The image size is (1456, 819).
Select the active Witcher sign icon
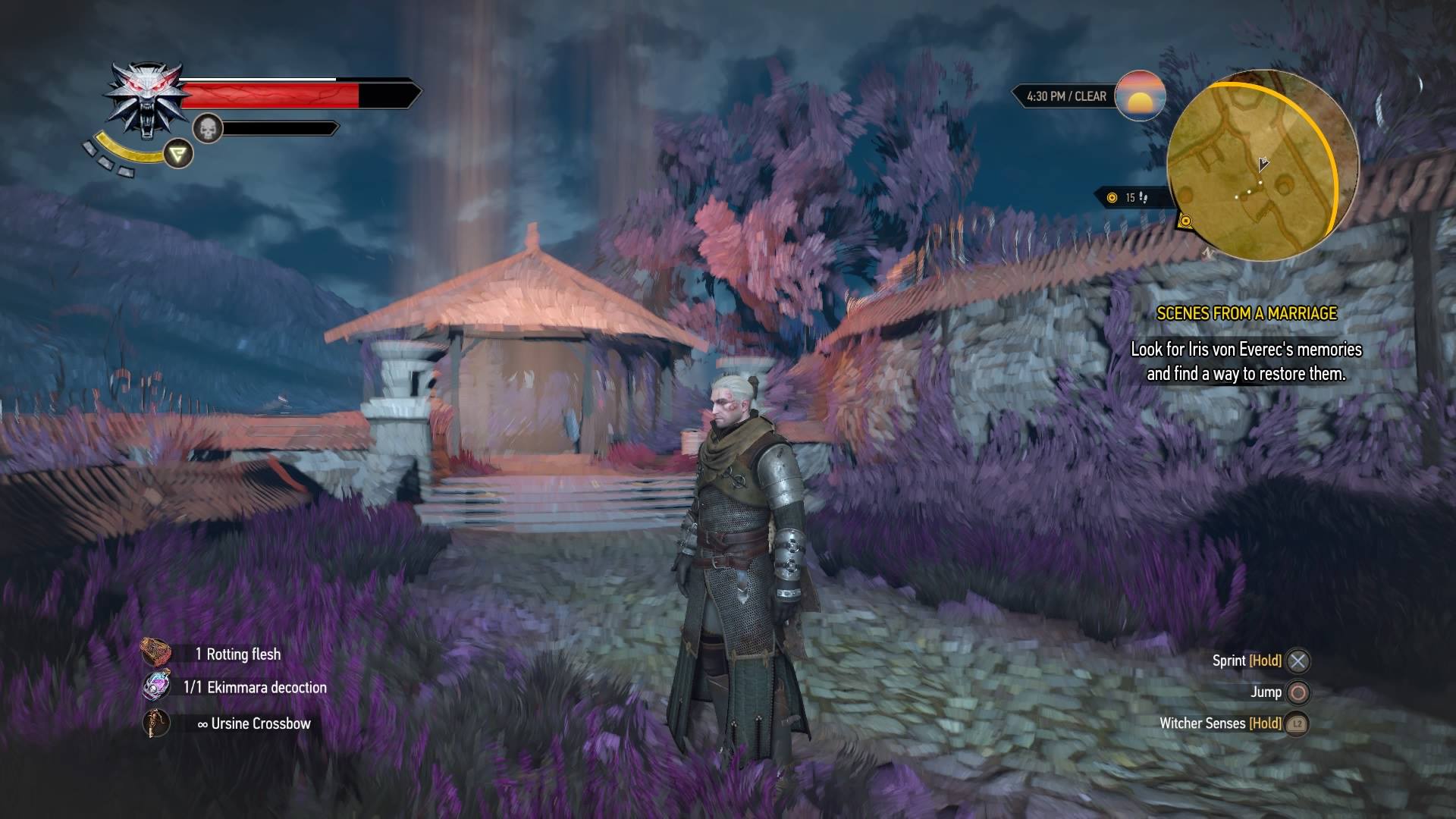pyautogui.click(x=178, y=155)
